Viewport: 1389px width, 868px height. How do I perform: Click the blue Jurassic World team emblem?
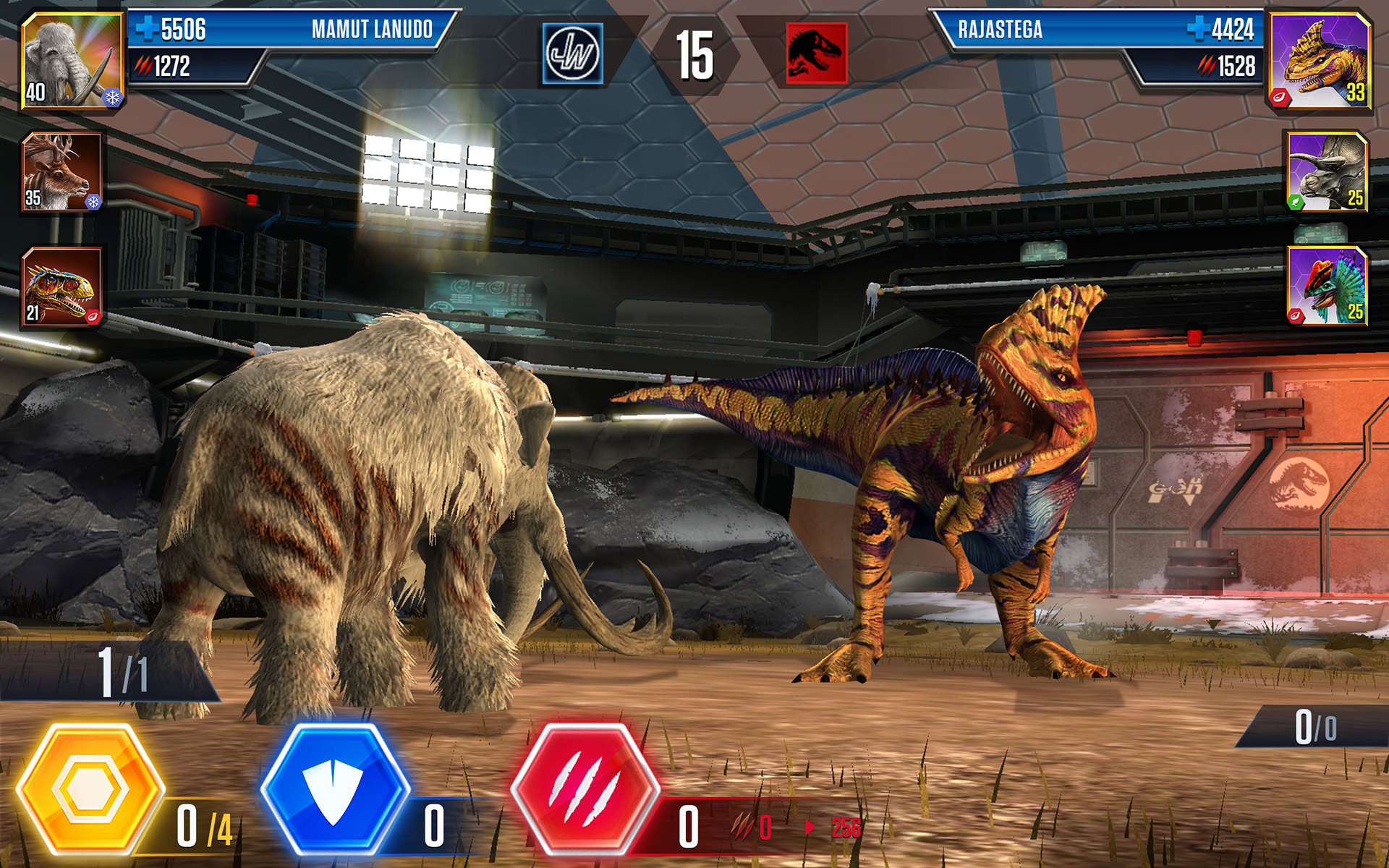click(572, 54)
